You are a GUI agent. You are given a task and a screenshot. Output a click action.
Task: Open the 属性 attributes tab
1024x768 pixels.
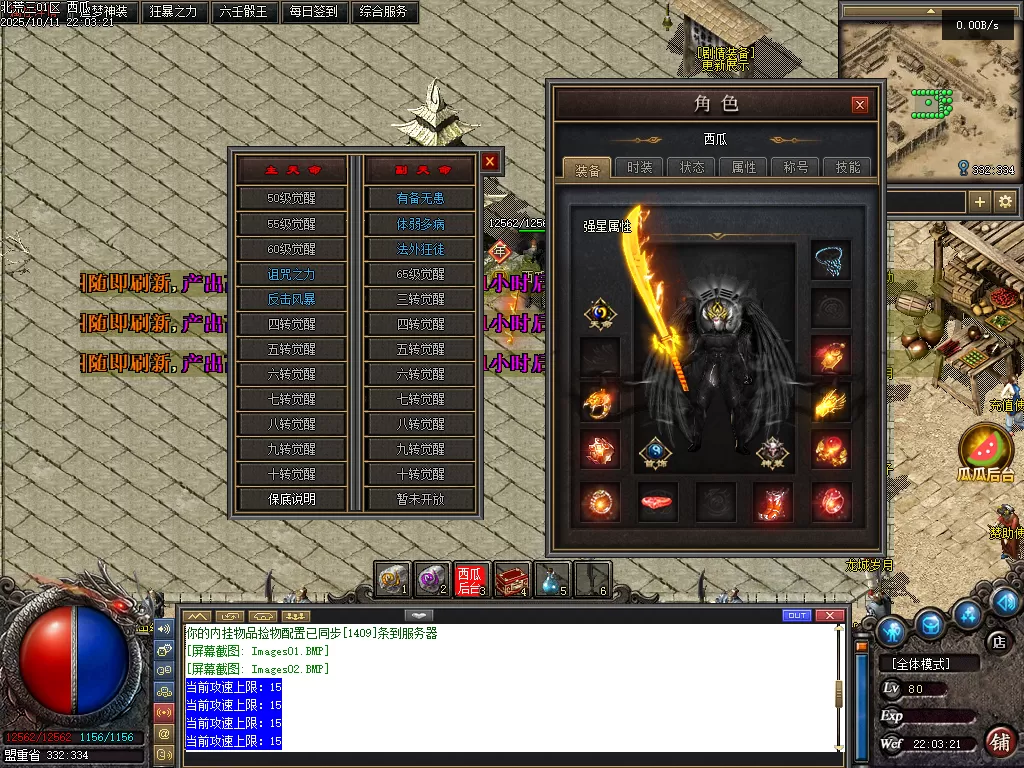744,168
